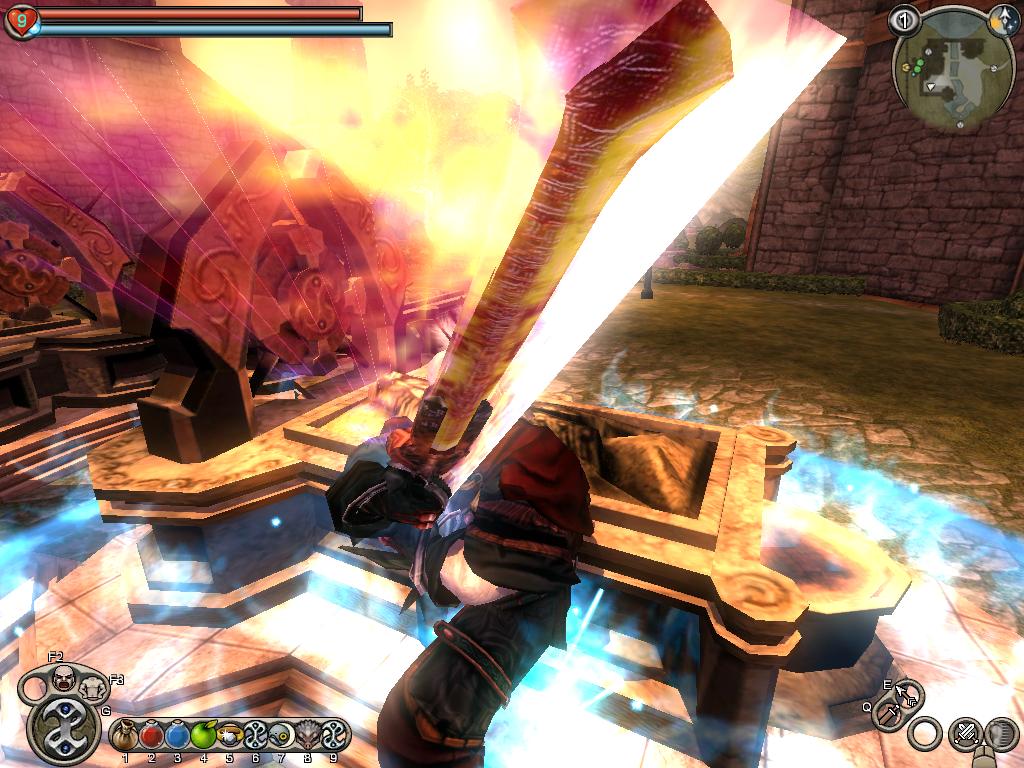Click the crossed swords attack icon

tap(964, 735)
